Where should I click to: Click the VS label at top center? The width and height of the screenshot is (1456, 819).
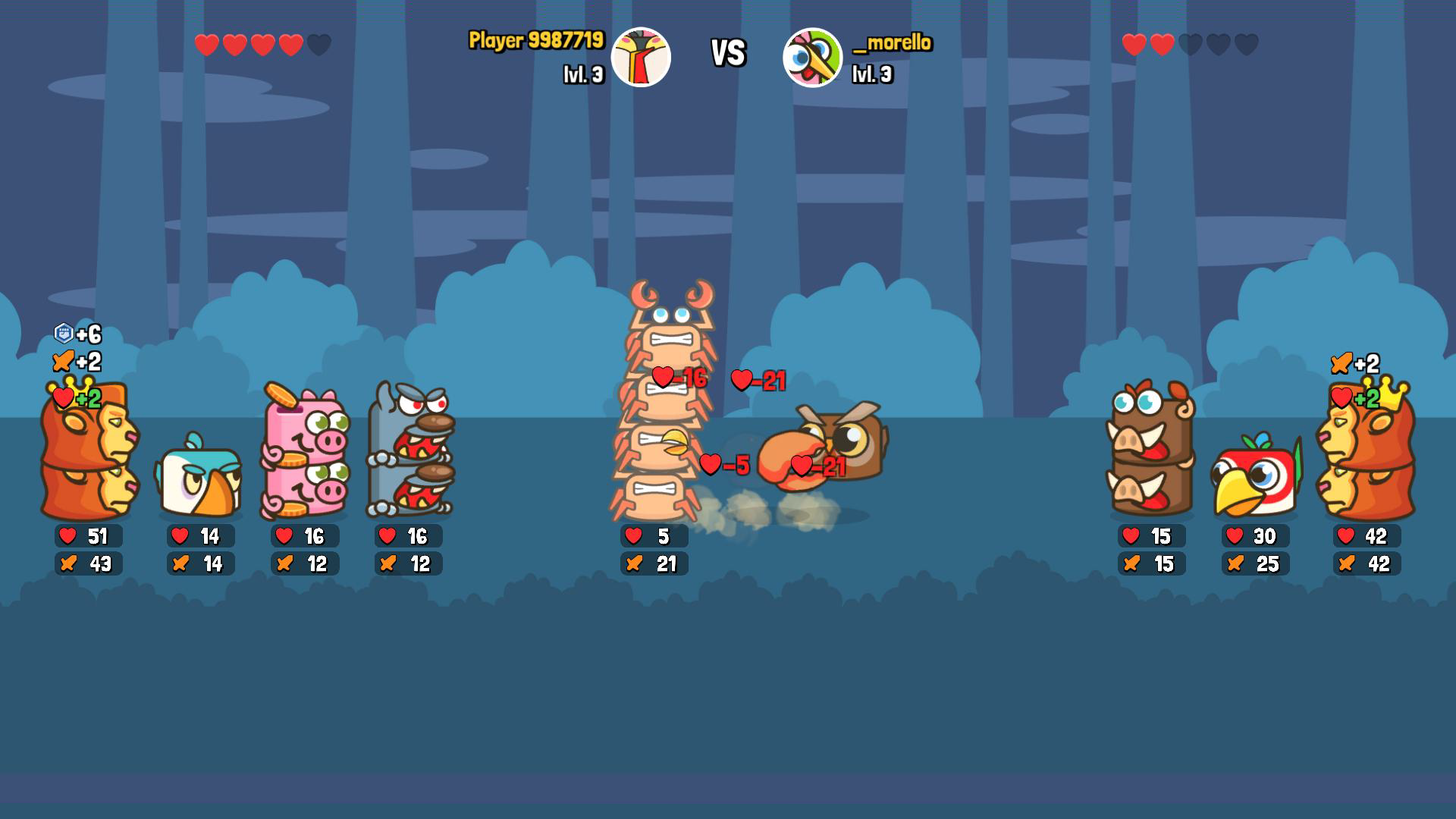click(727, 55)
